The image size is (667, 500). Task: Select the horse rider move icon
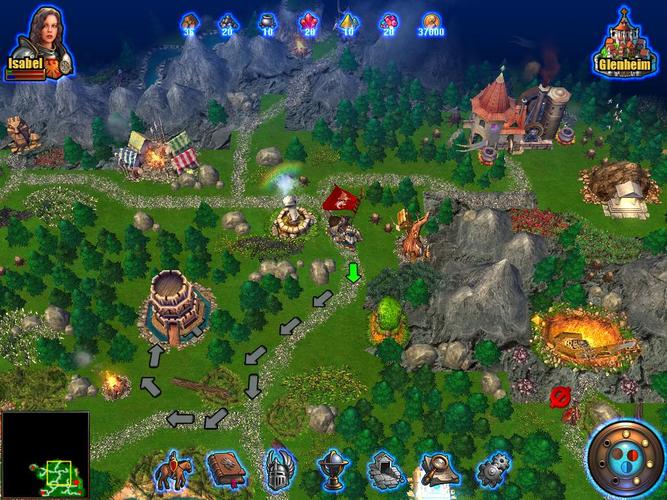[175, 468]
